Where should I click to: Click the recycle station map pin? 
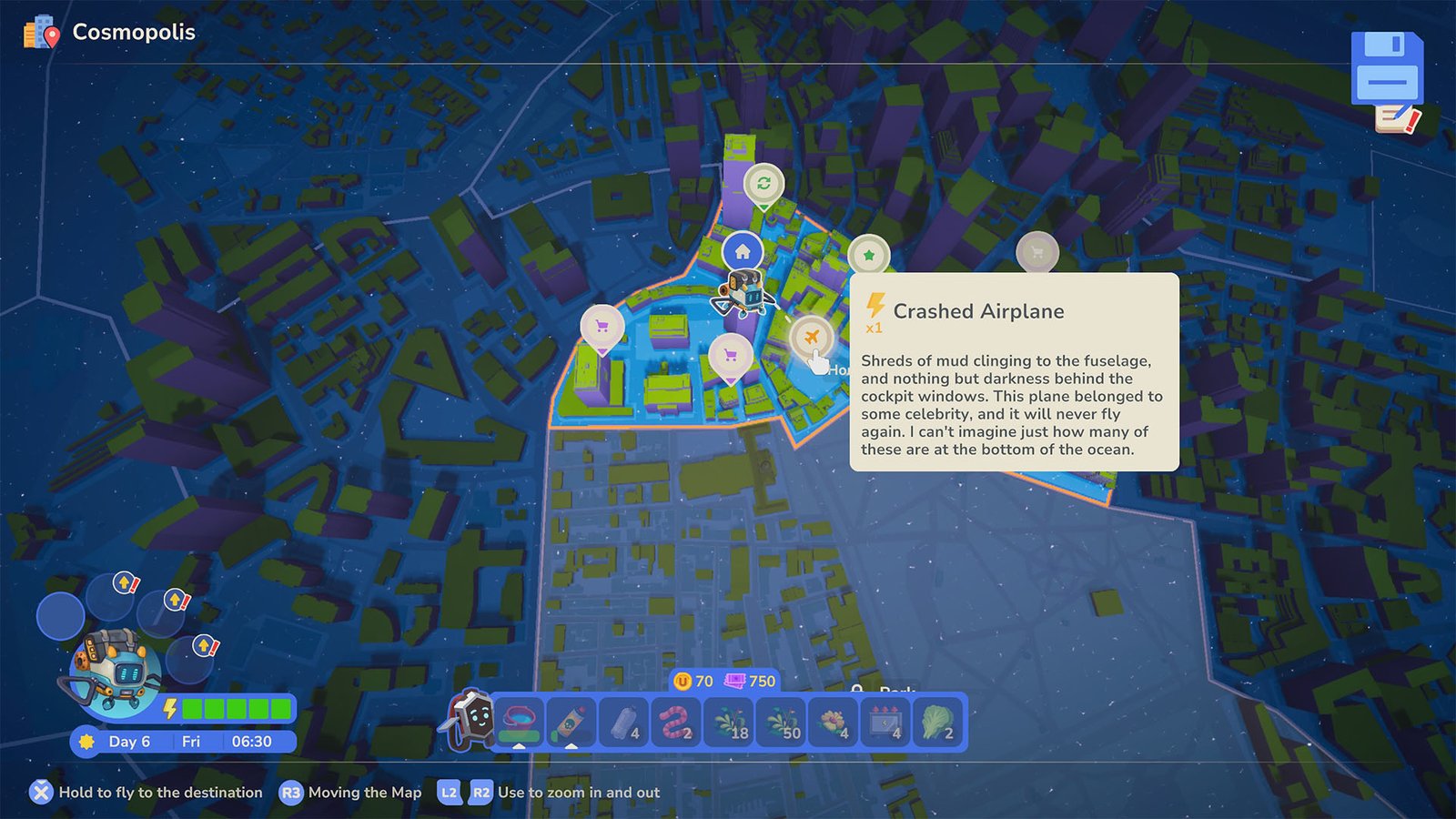(x=764, y=182)
